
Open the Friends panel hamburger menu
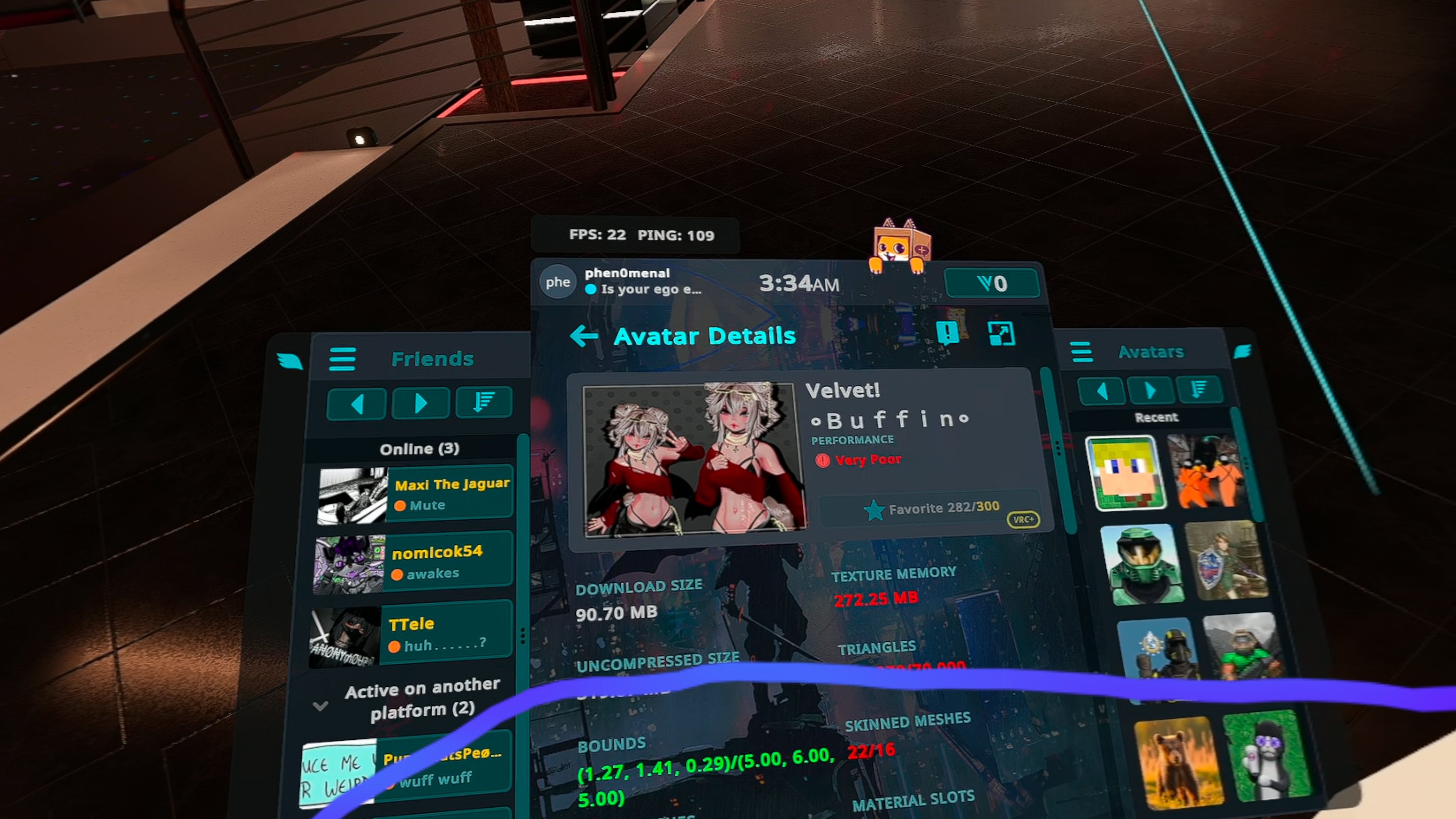pos(343,359)
